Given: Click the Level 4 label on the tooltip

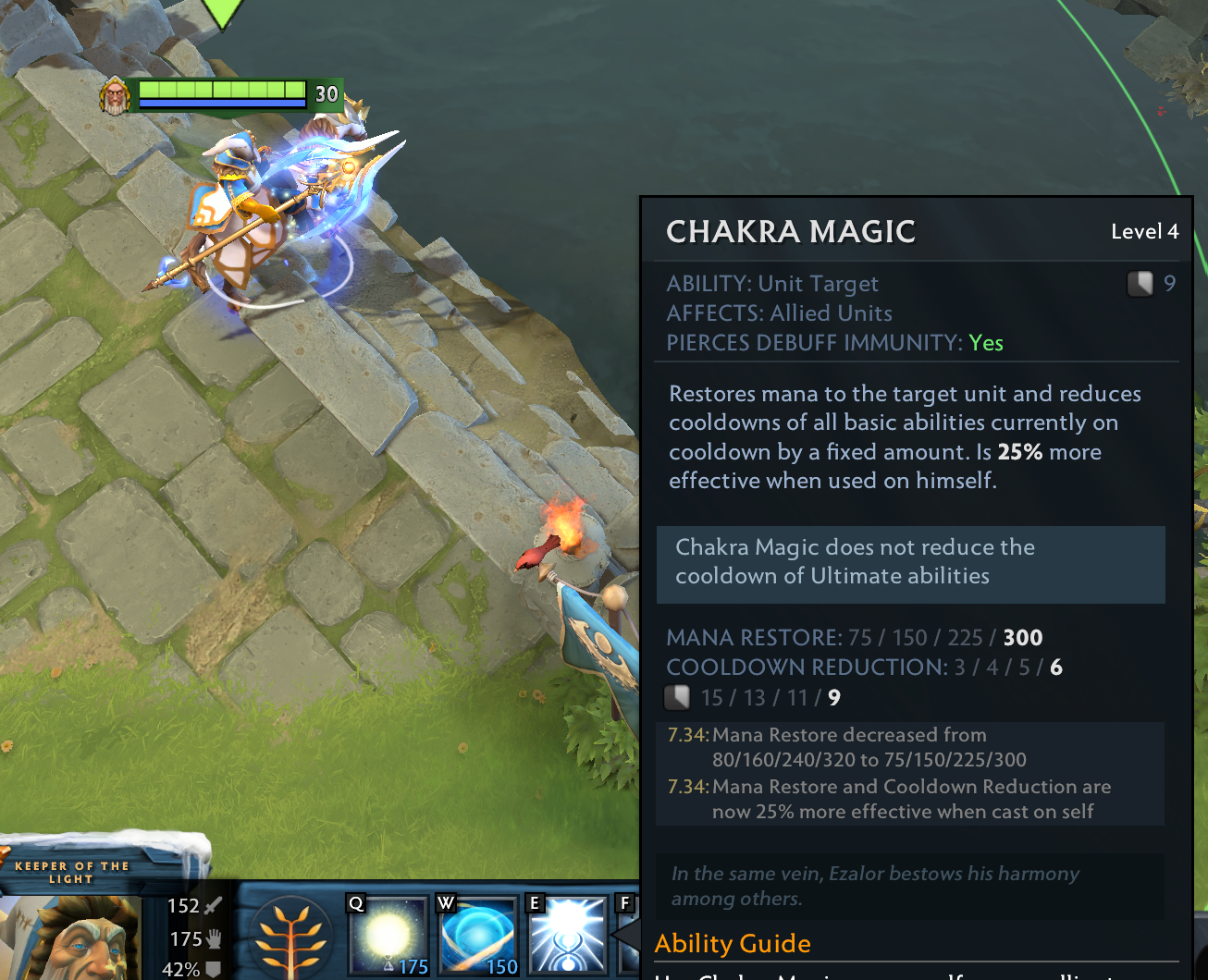Looking at the screenshot, I should [x=1145, y=232].
